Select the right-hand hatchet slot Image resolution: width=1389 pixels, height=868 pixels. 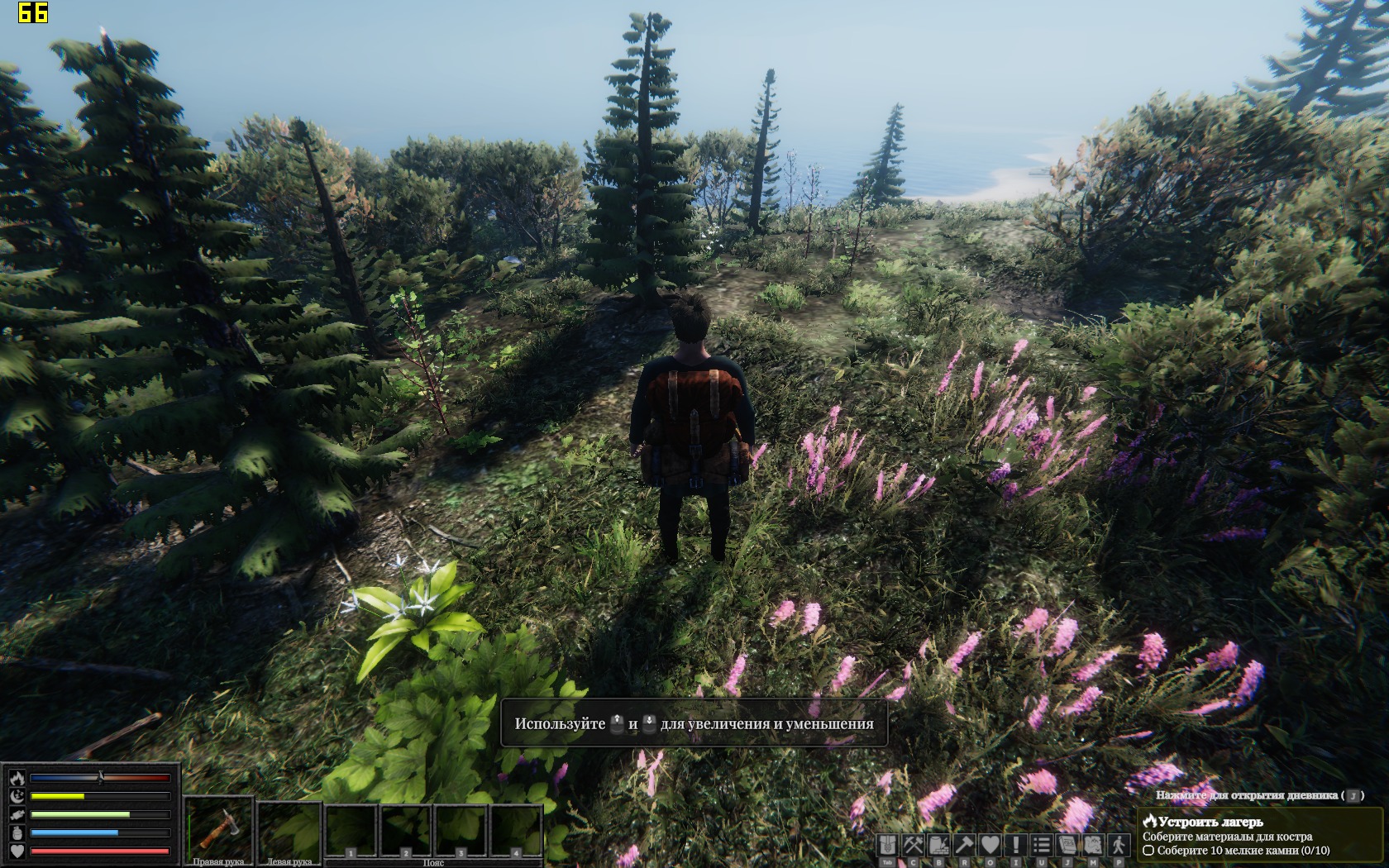click(218, 828)
